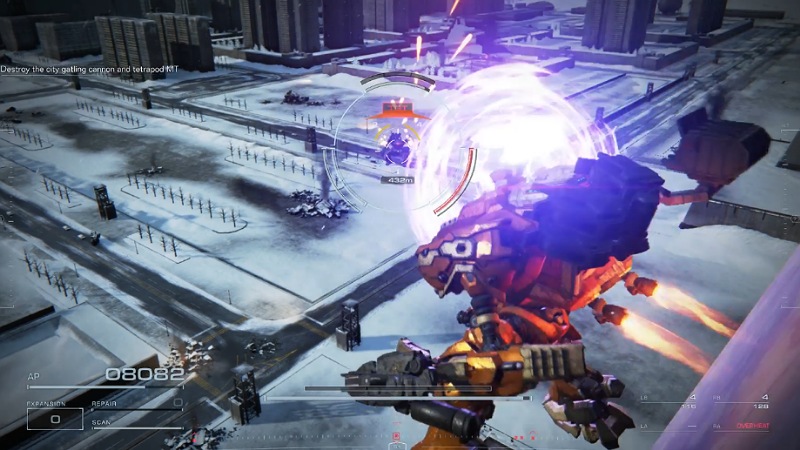Select the Expansion slot box
This screenshot has height=450, width=800.
[54, 419]
